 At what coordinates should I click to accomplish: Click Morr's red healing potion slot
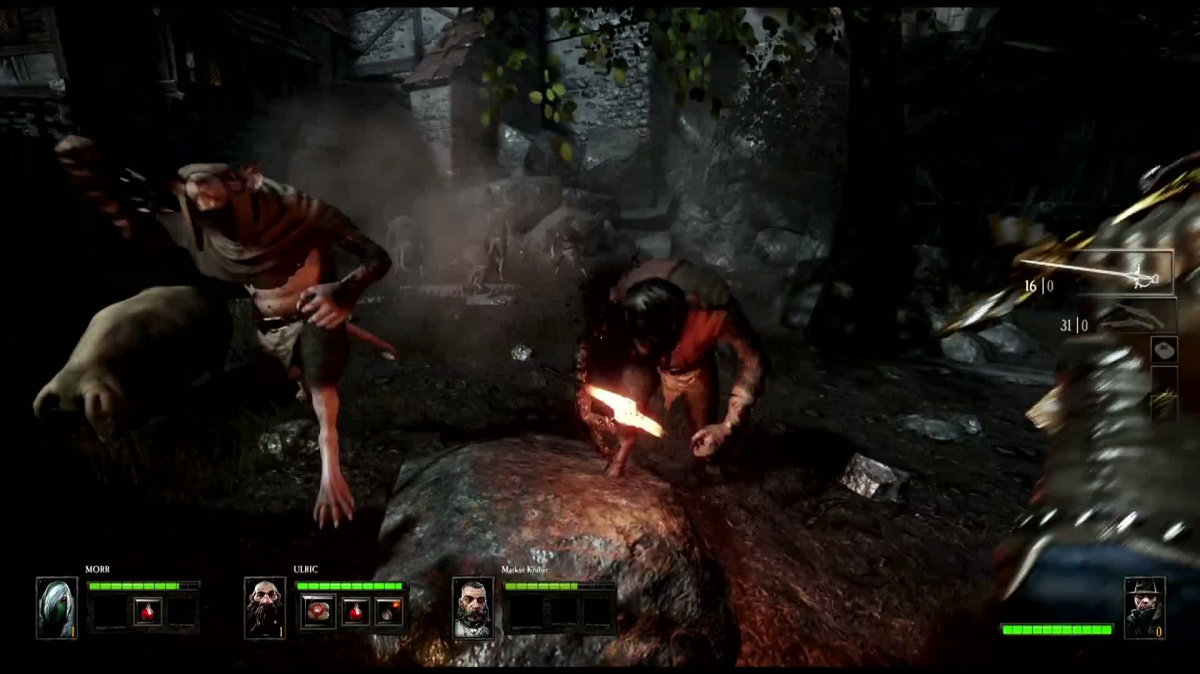coord(148,610)
